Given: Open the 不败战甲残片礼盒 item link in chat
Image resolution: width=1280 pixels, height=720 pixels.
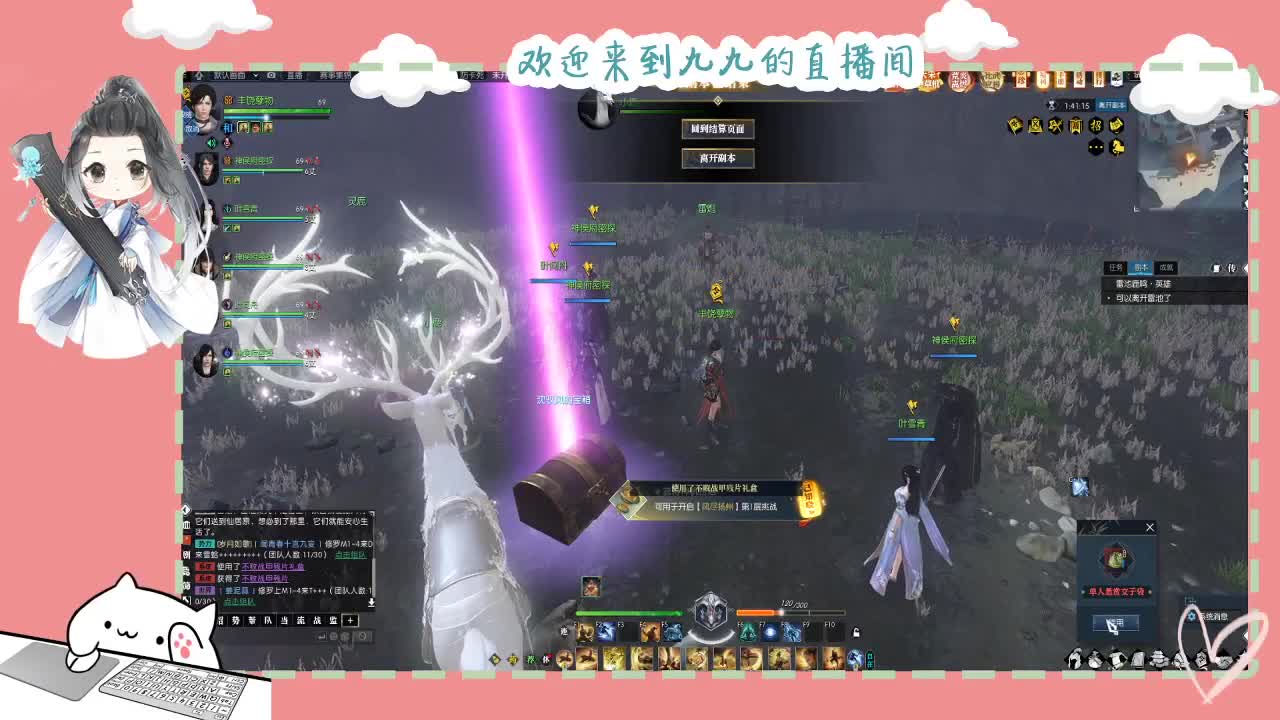Looking at the screenshot, I should (x=272, y=567).
